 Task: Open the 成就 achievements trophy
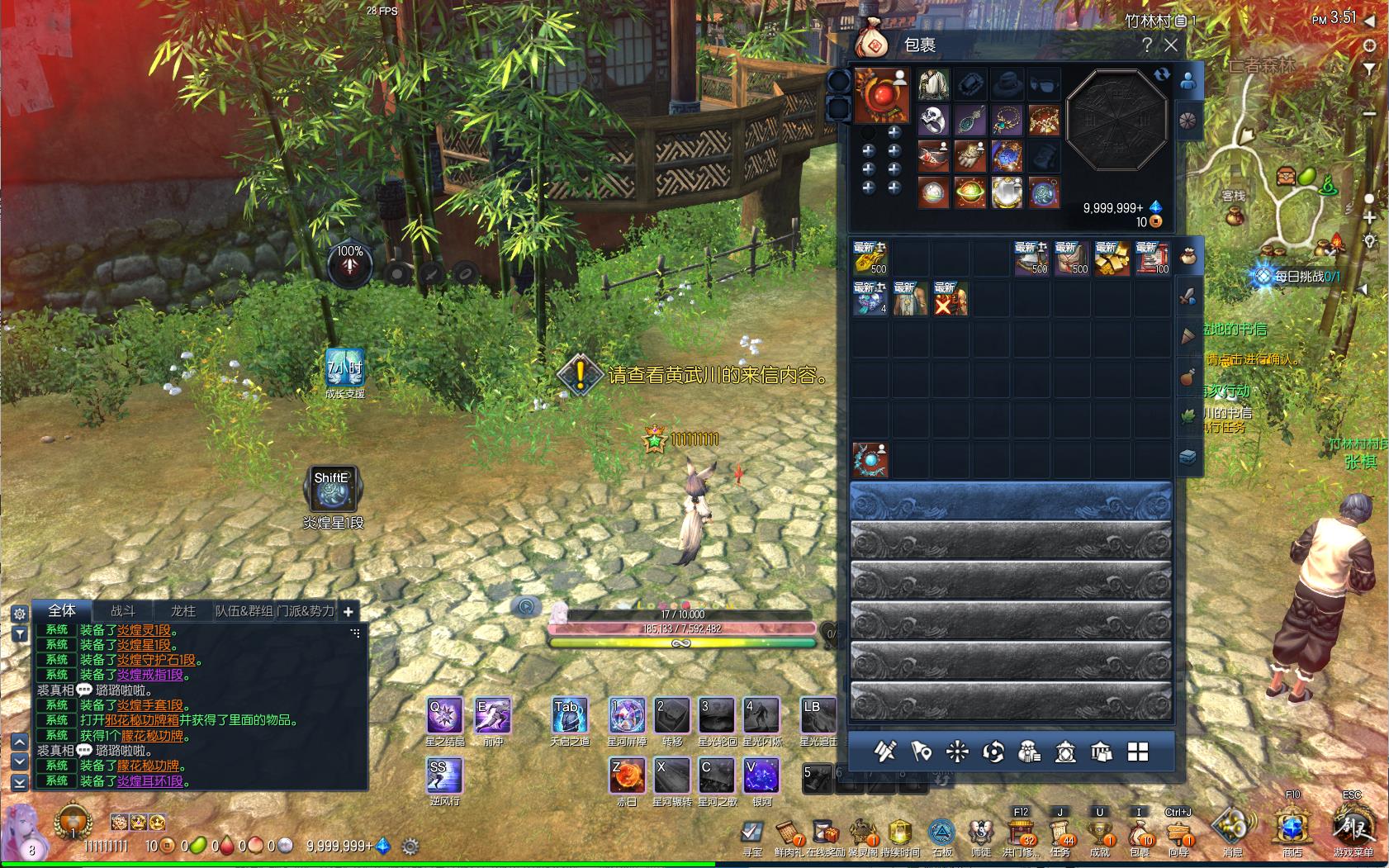point(1100,831)
